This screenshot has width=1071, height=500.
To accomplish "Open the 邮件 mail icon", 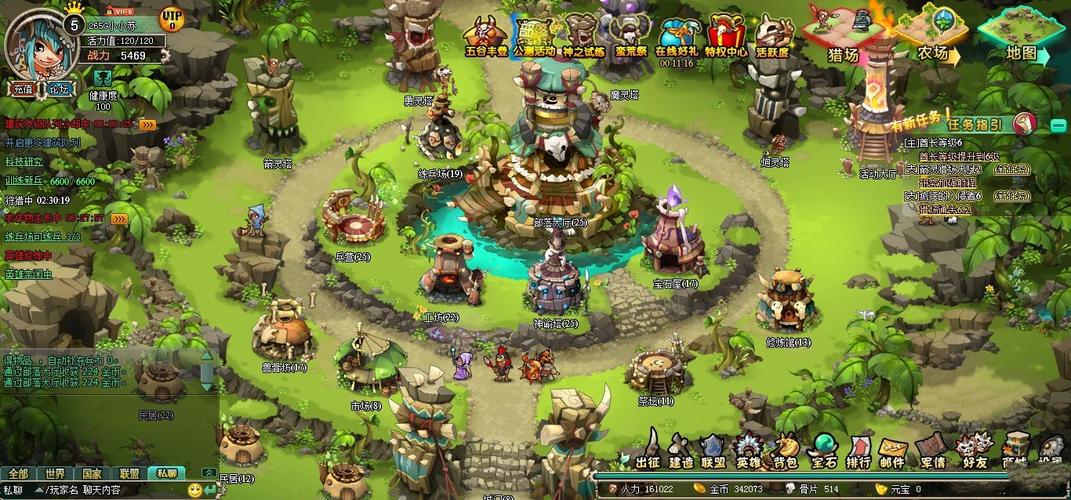I will 893,451.
